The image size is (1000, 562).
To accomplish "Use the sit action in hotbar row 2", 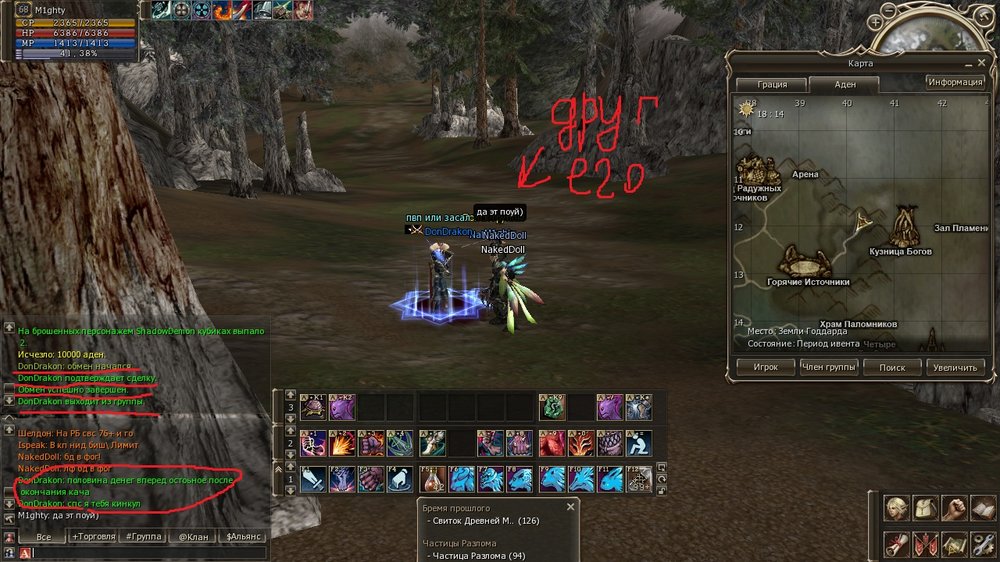I will 638,442.
